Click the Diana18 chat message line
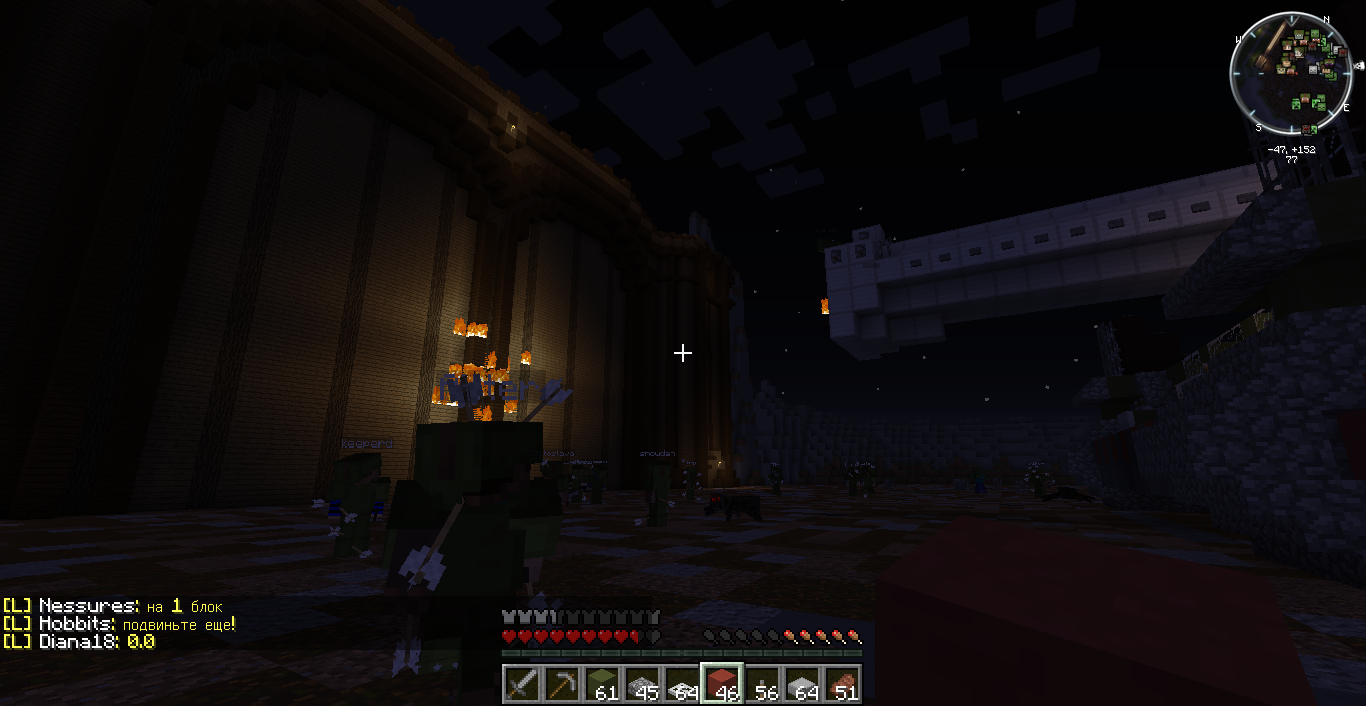Image resolution: width=1366 pixels, height=706 pixels. 79,642
